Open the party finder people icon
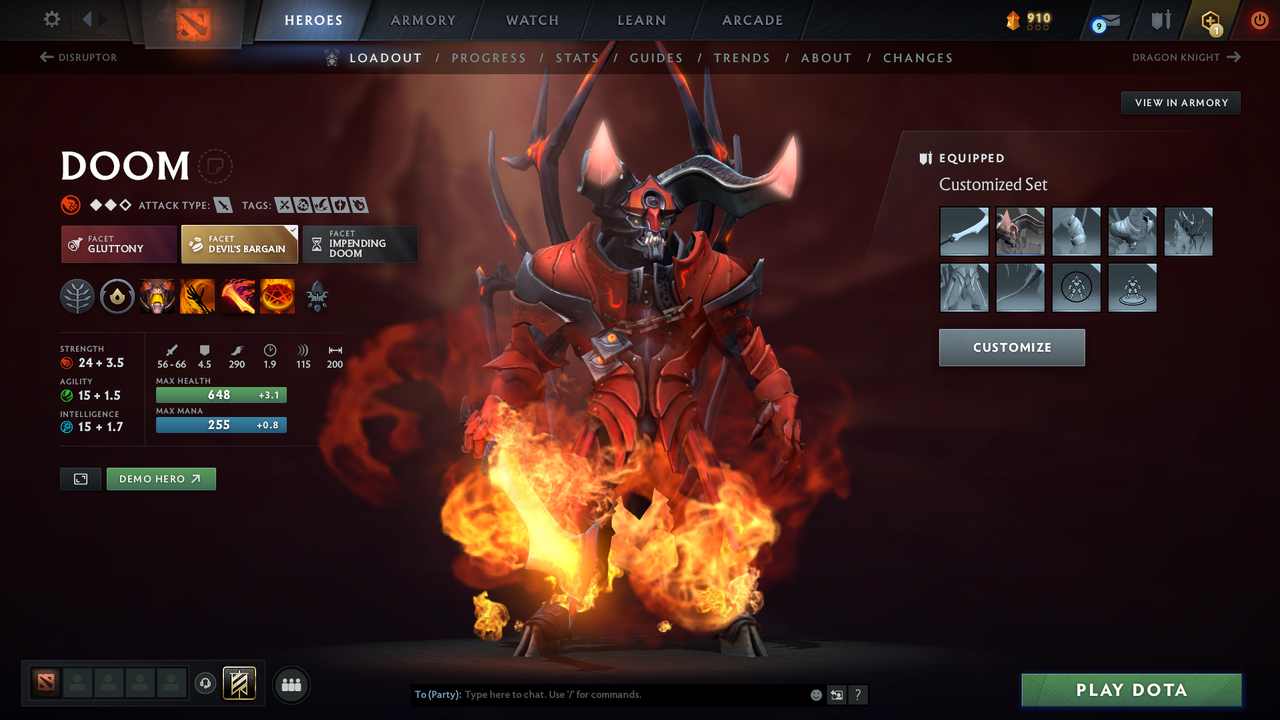Screen dimensions: 1280x720 (x=291, y=685)
